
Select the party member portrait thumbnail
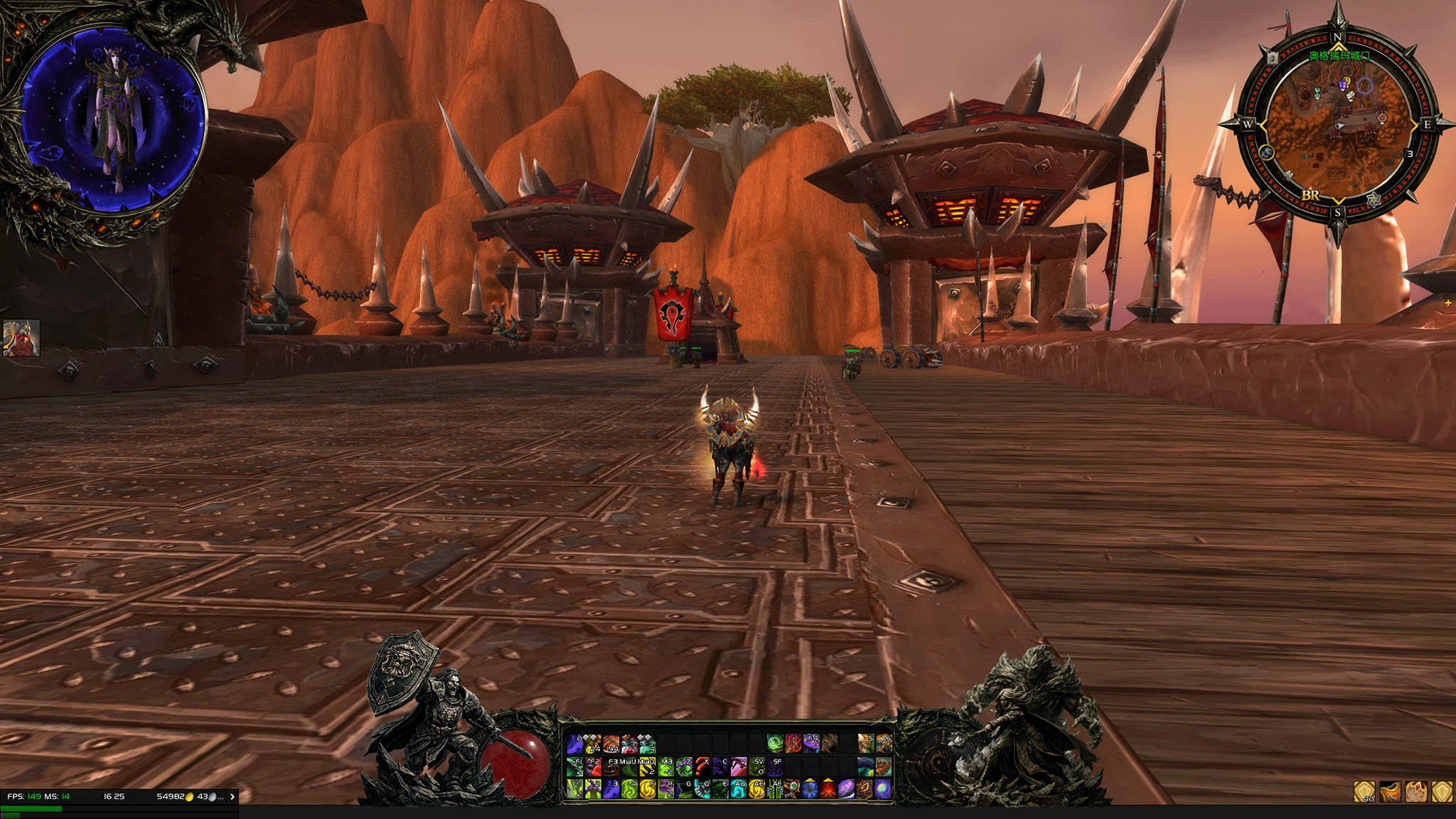click(21, 338)
